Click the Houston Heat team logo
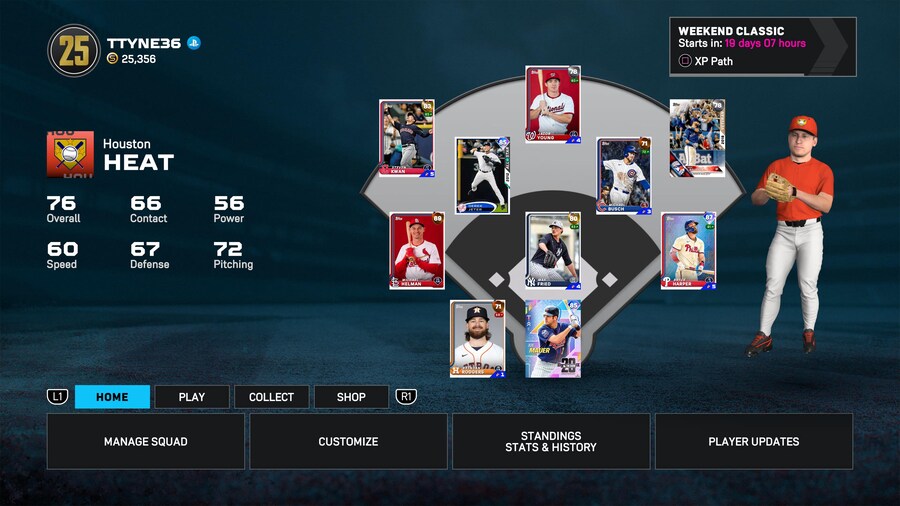900x506 pixels. coord(70,155)
